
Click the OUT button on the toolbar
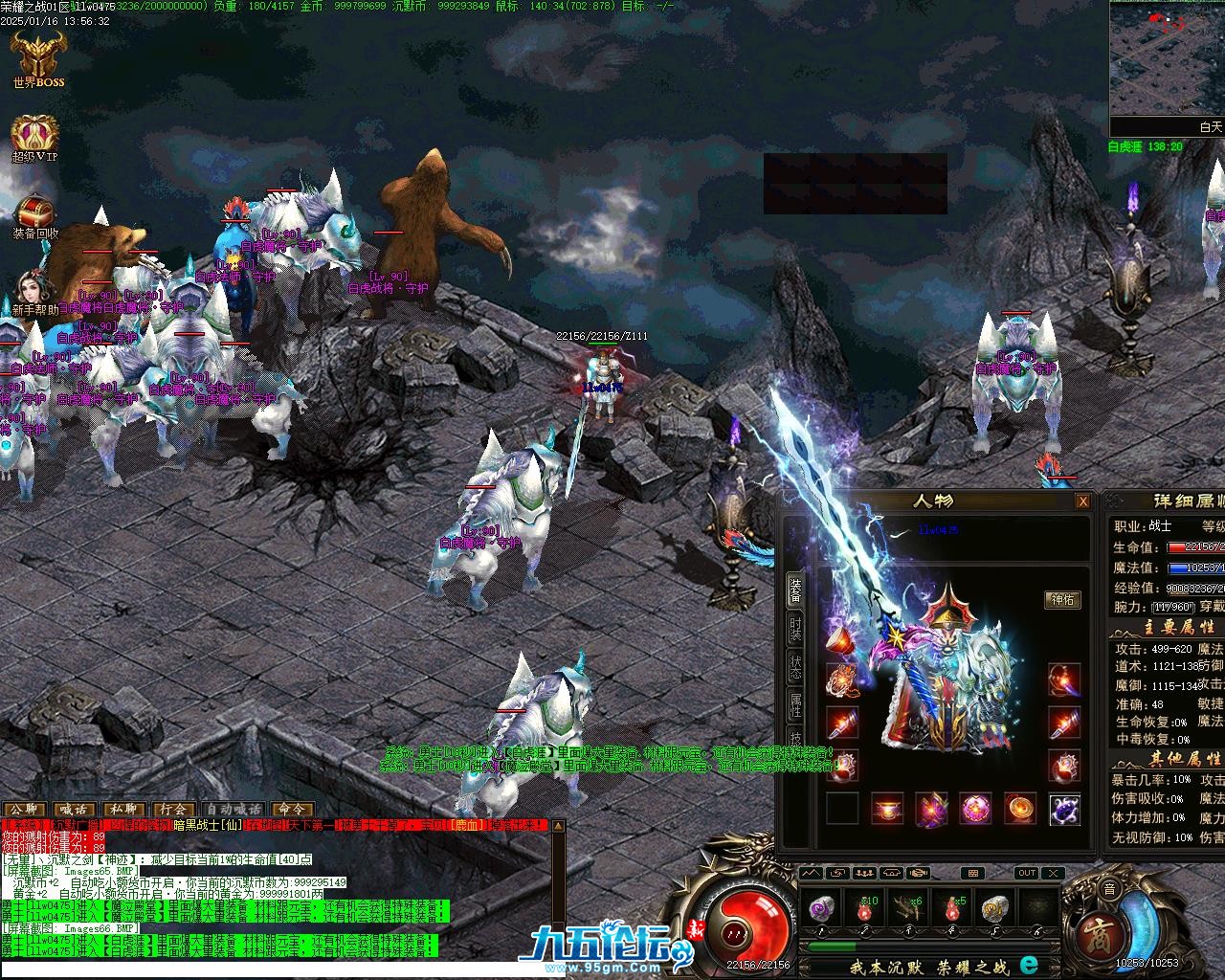(1026, 873)
